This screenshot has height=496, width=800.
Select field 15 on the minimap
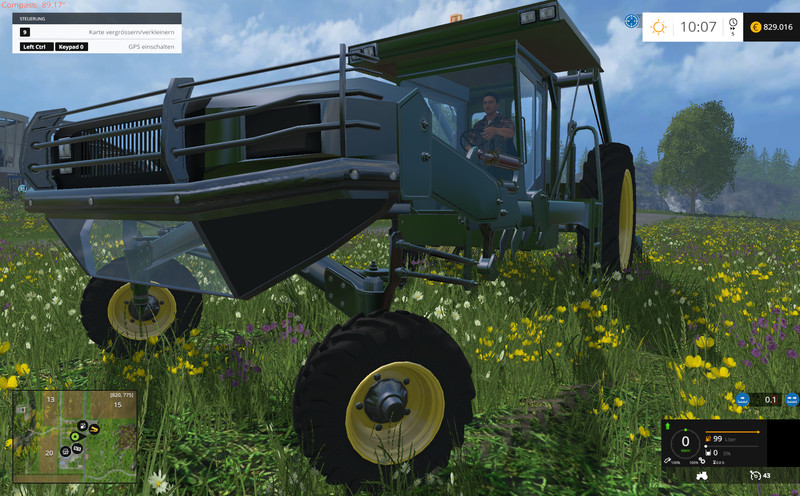117,404
